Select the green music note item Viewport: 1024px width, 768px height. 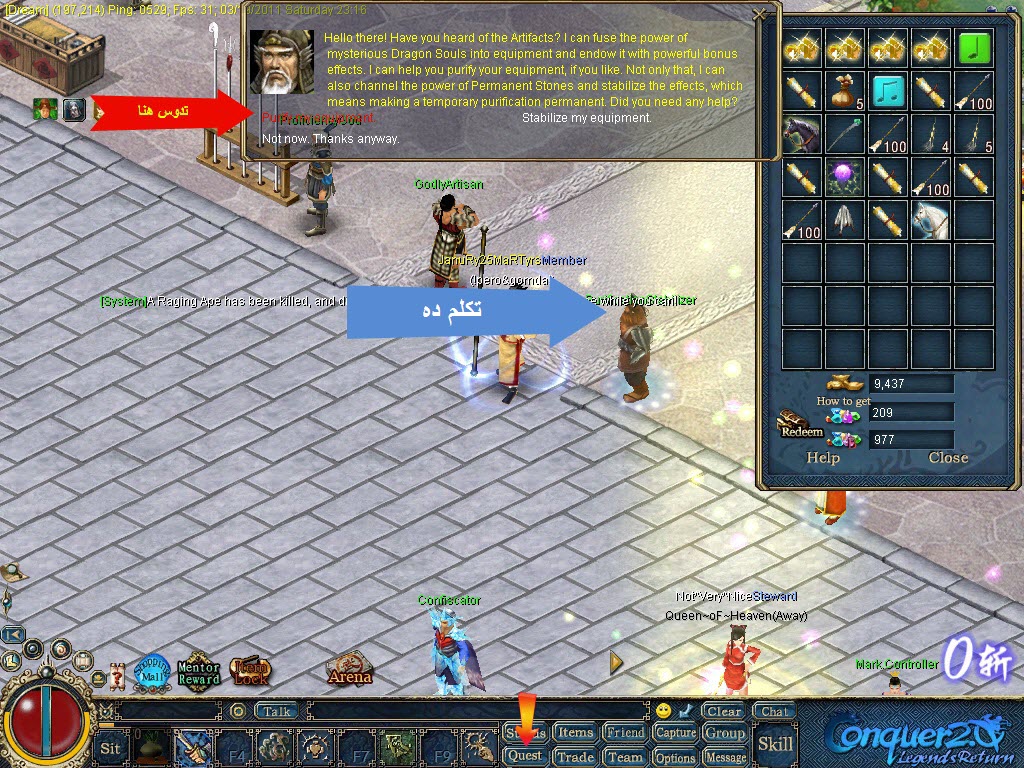tap(974, 48)
